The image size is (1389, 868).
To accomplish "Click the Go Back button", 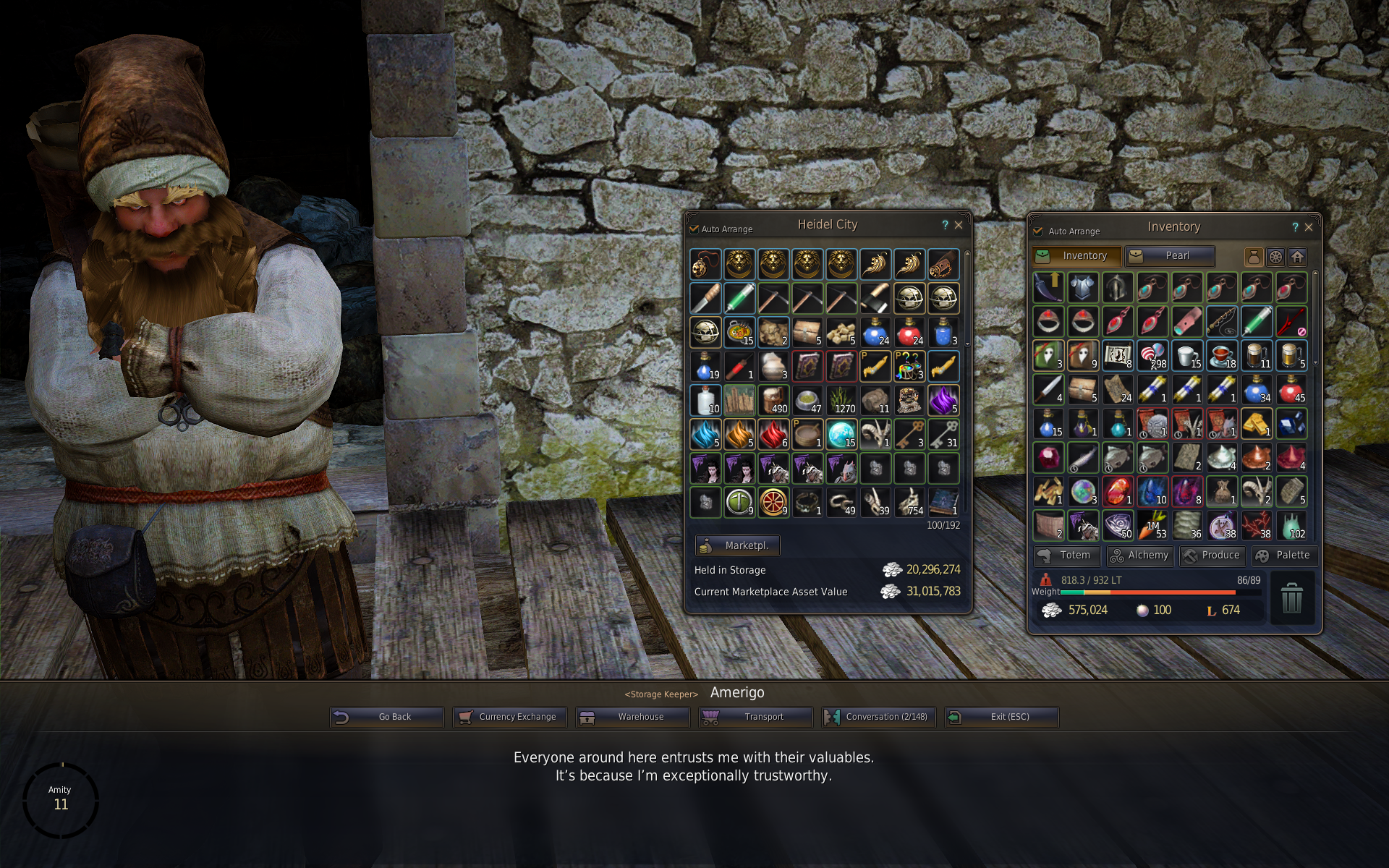I will click(x=386, y=717).
